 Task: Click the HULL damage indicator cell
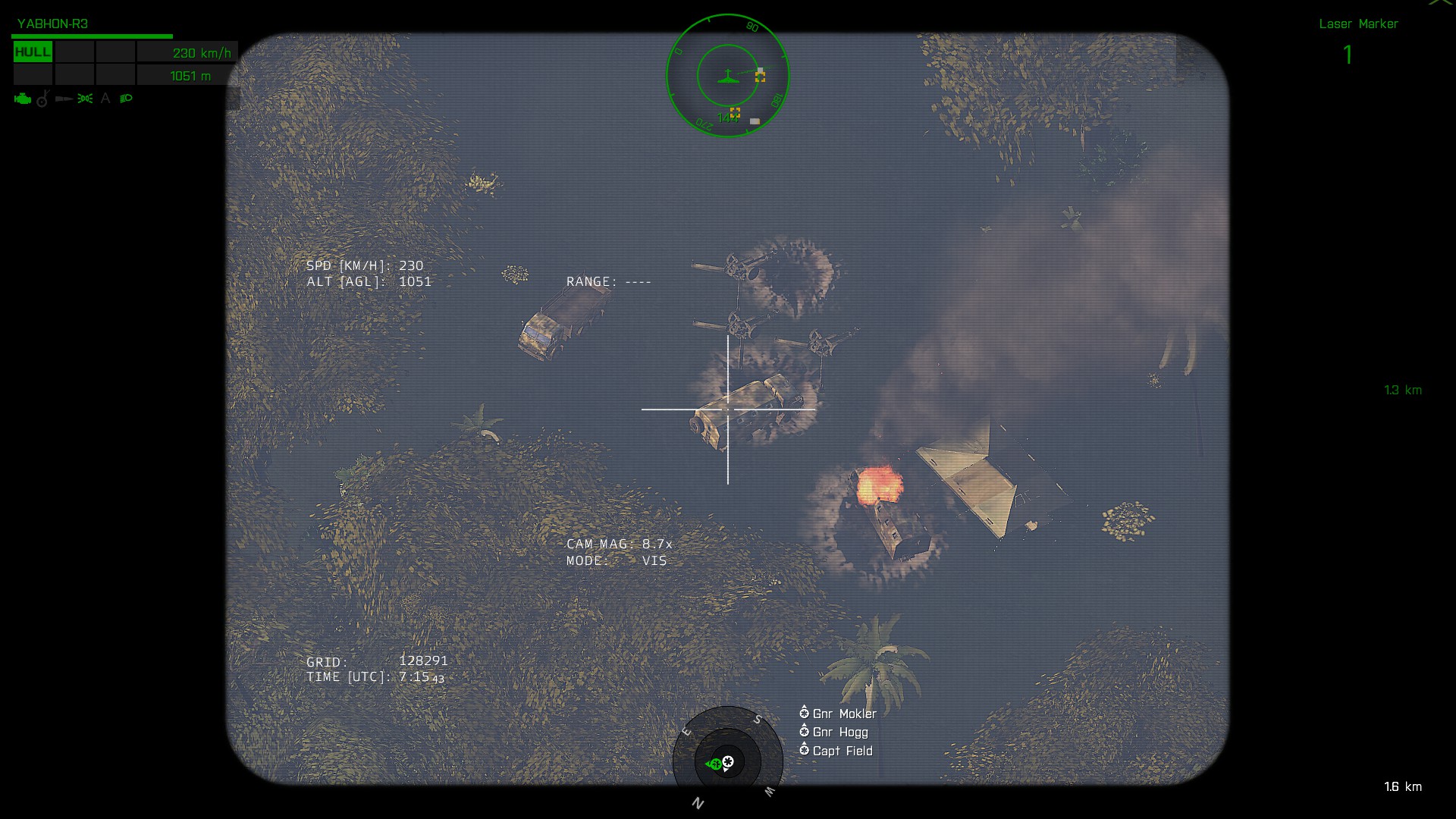[x=33, y=52]
